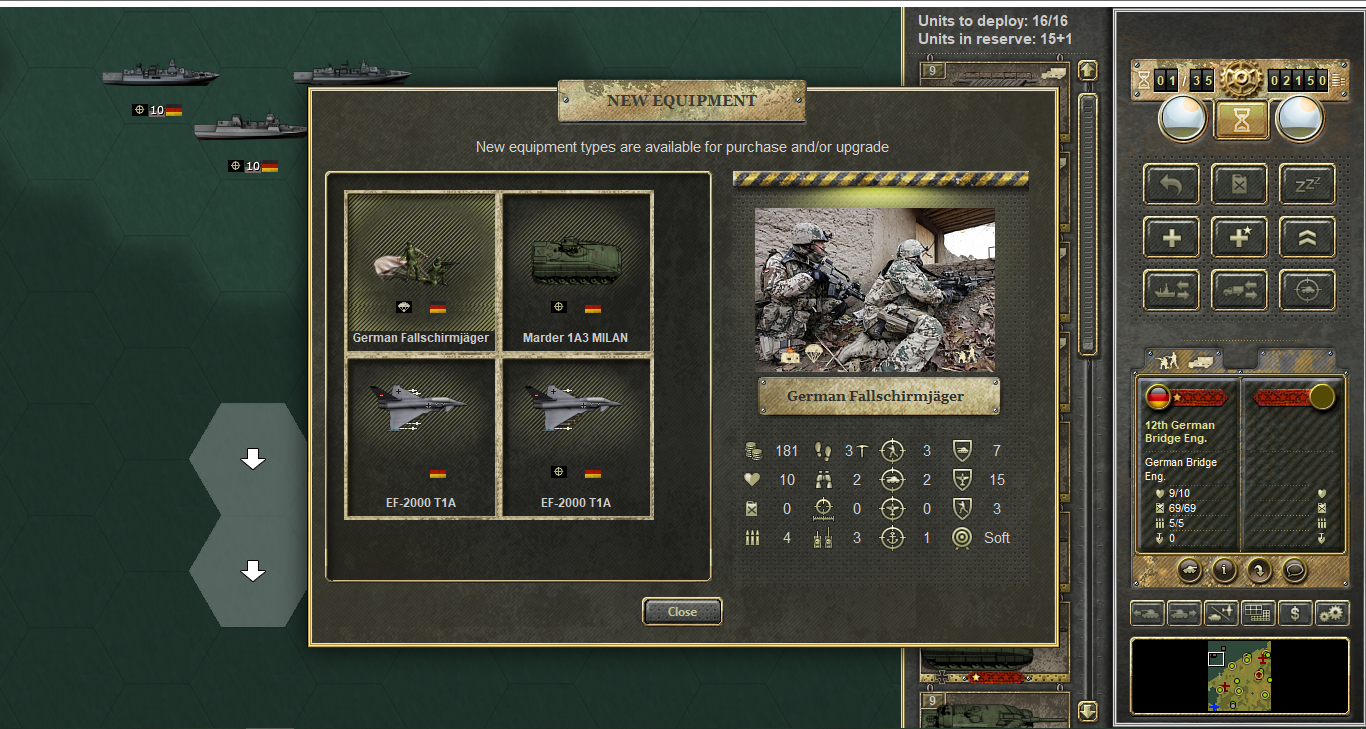Click the round speech bubble button
Viewport: 1366px width, 729px height.
pos(1294,570)
